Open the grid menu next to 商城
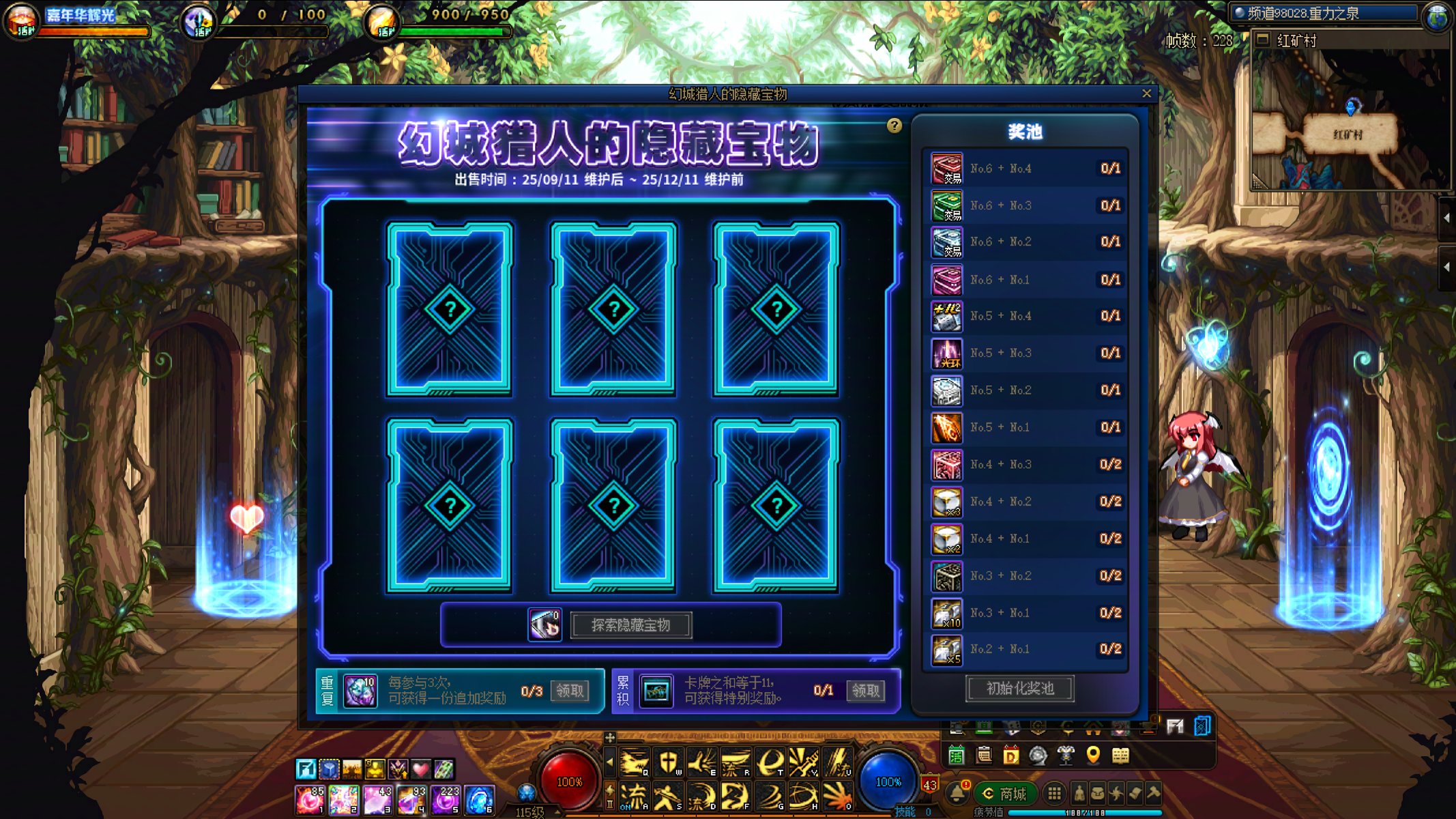Image resolution: width=1456 pixels, height=819 pixels. 1055,794
